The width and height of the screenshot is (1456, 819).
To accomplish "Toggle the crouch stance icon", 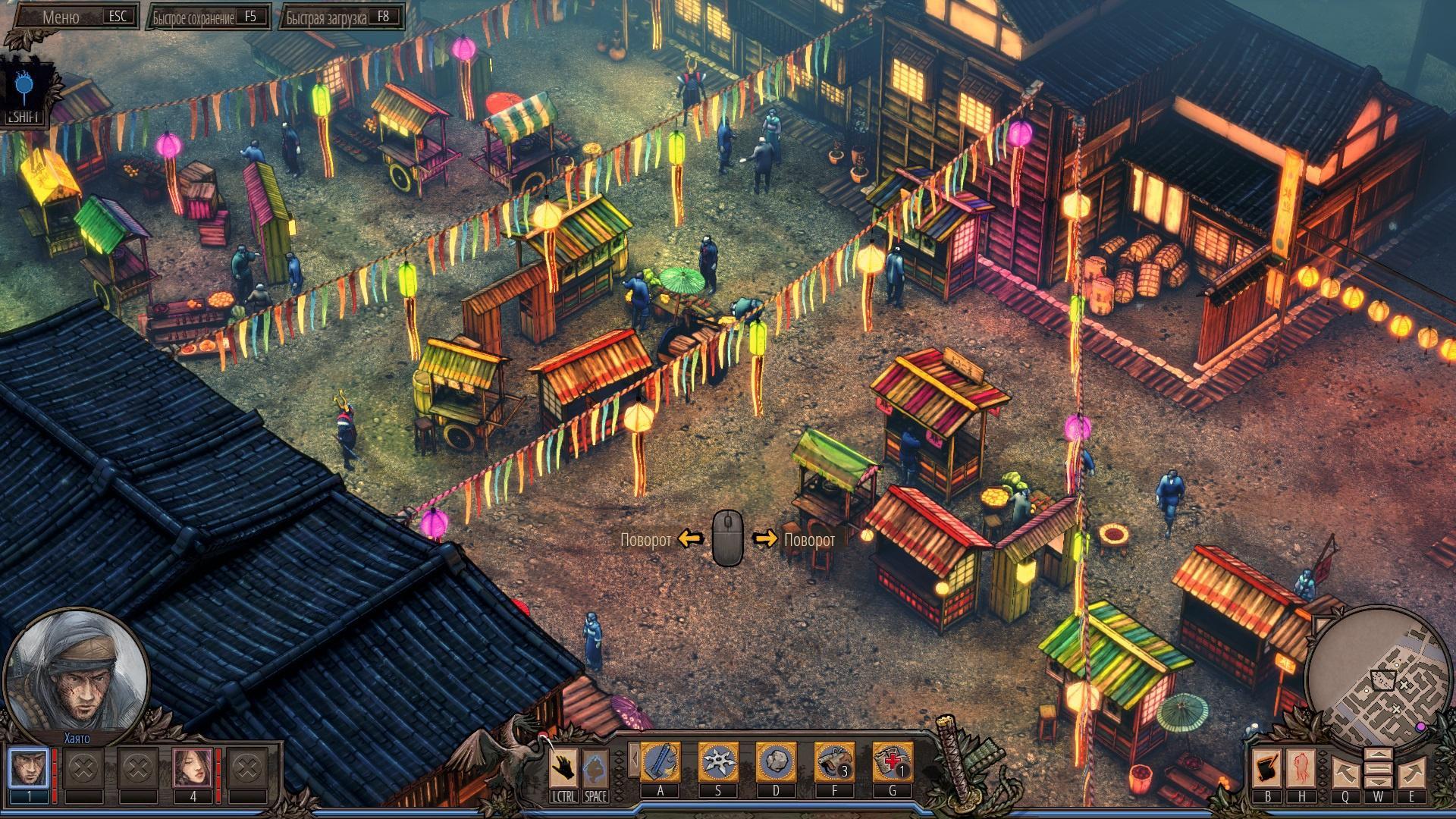I will (596, 767).
